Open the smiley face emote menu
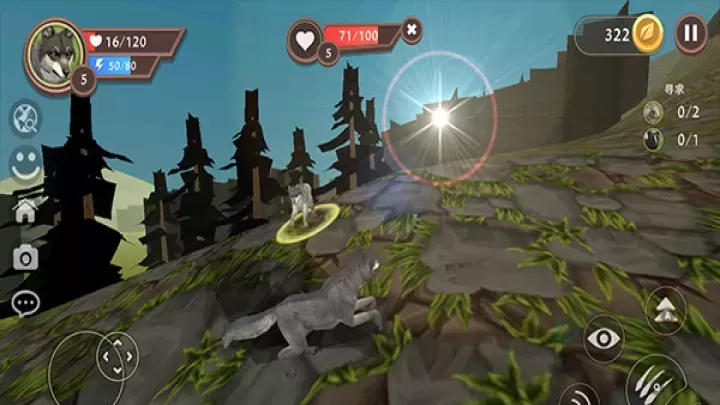720x405 pixels. 26,165
